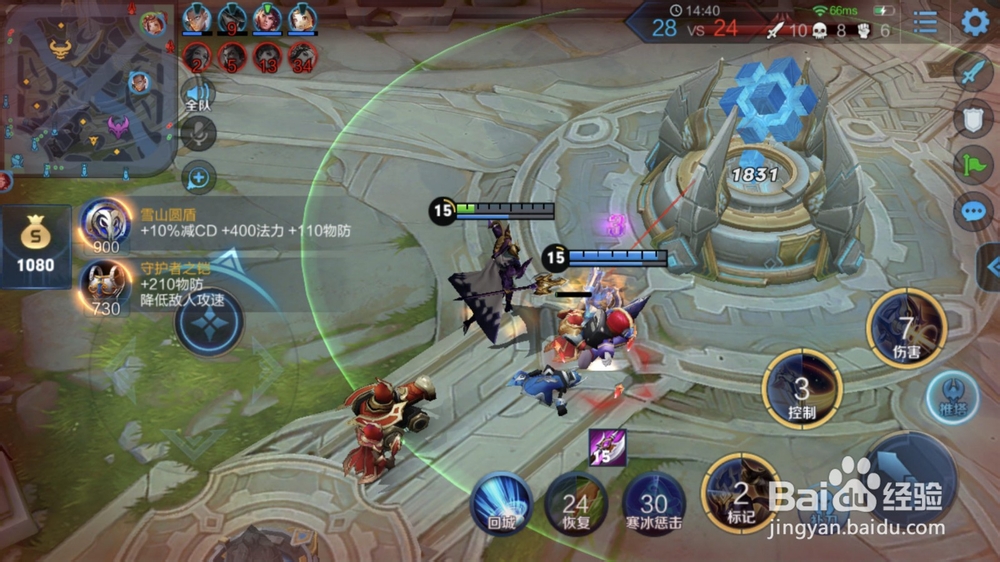Use the 恢复 heal button

[x=576, y=503]
